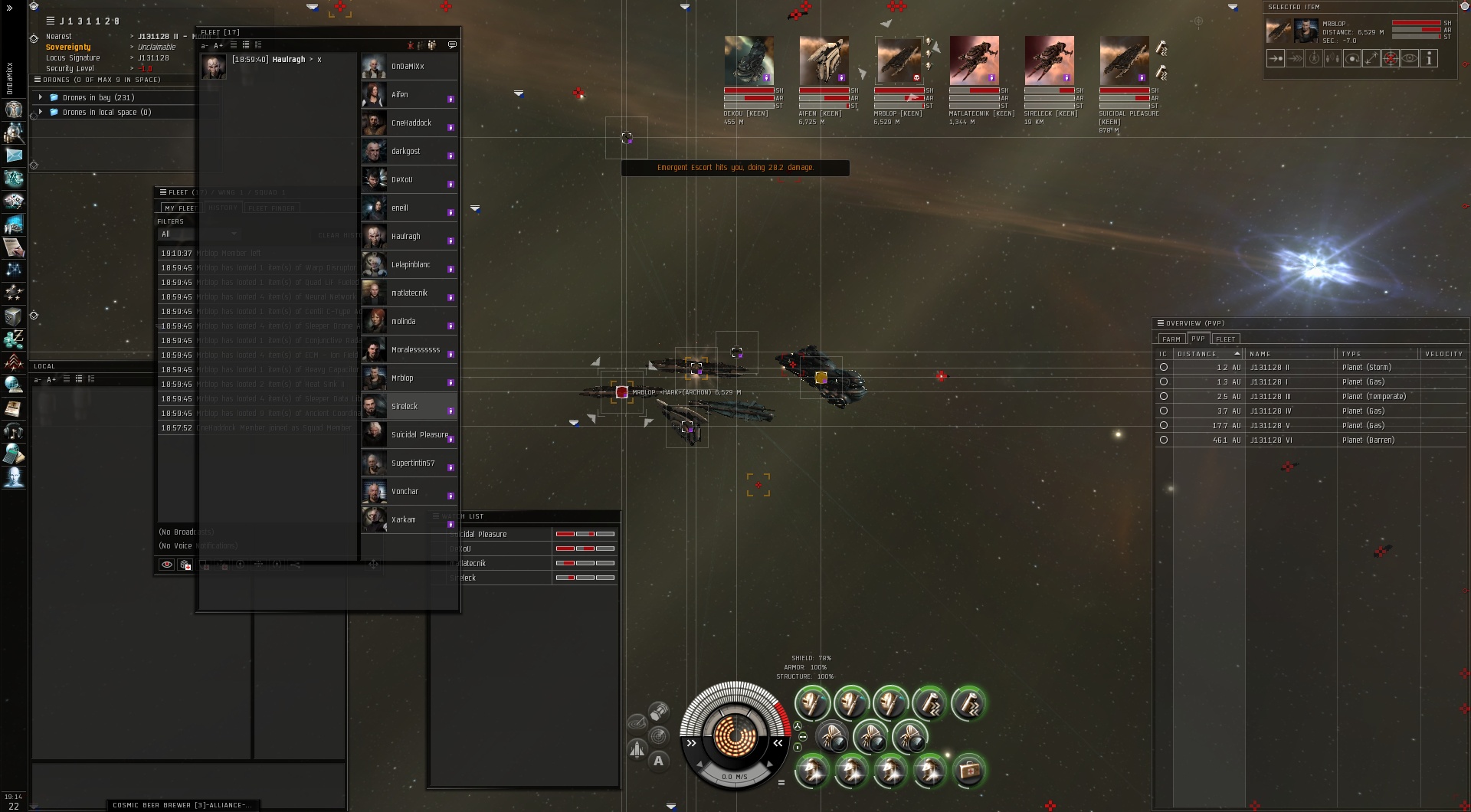The image size is (1471, 812).
Task: Expand the Drones in bay group
Action: point(41,97)
